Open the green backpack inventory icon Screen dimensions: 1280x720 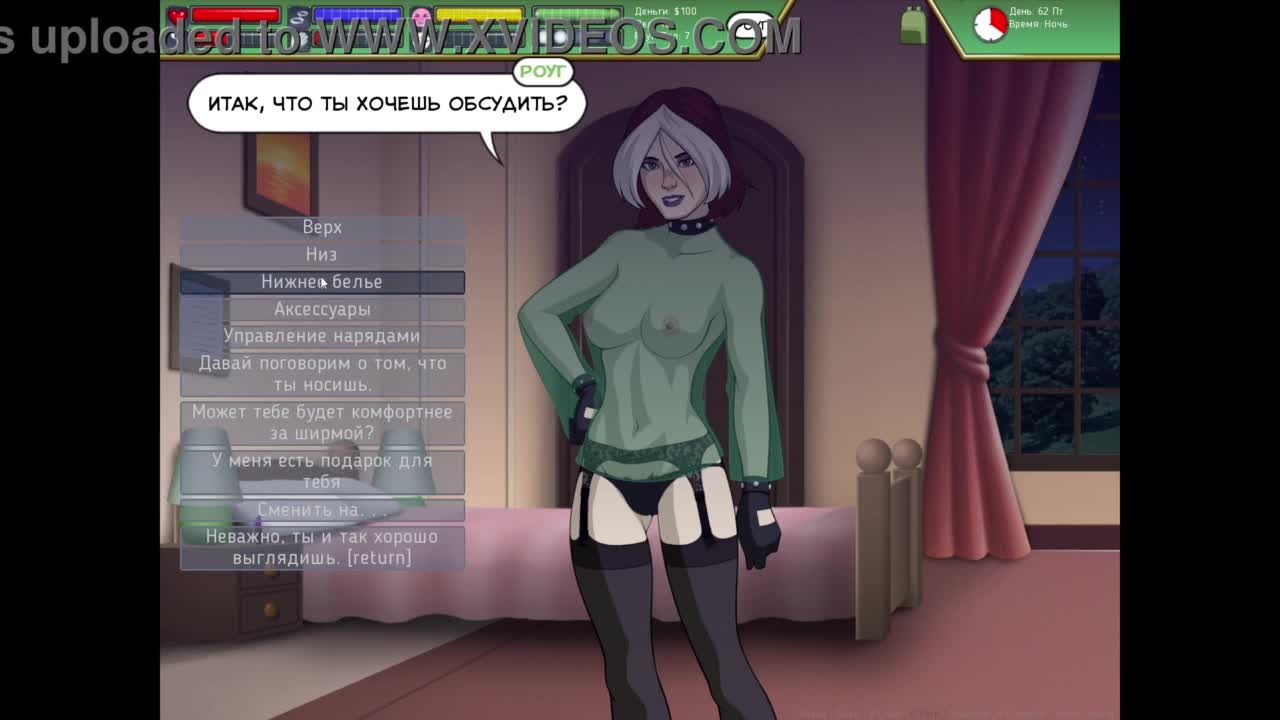(x=913, y=26)
